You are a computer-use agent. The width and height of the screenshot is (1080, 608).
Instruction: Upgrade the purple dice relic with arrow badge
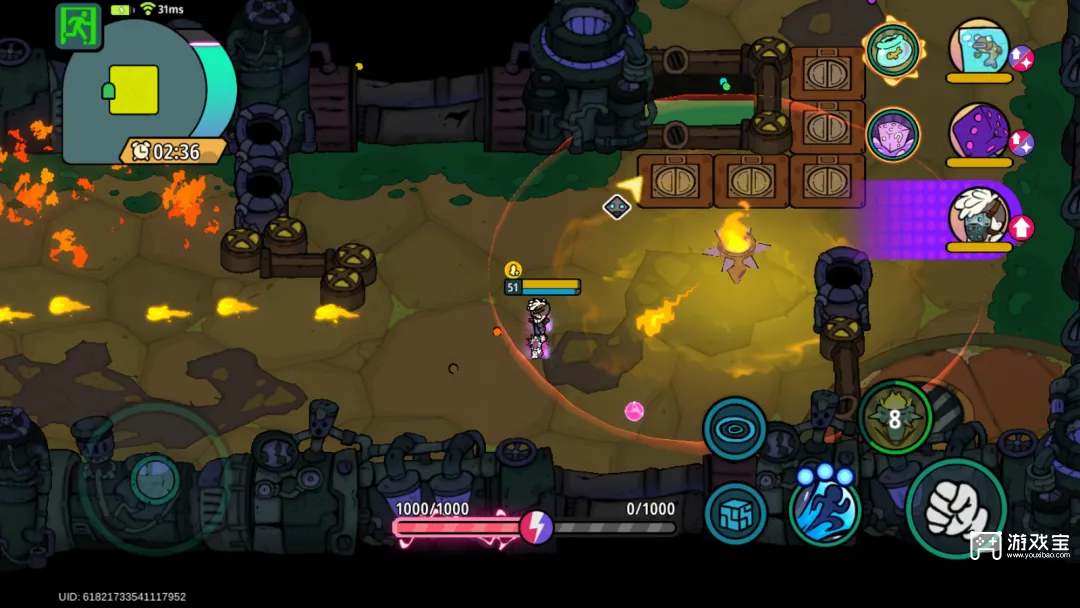tap(1021, 143)
